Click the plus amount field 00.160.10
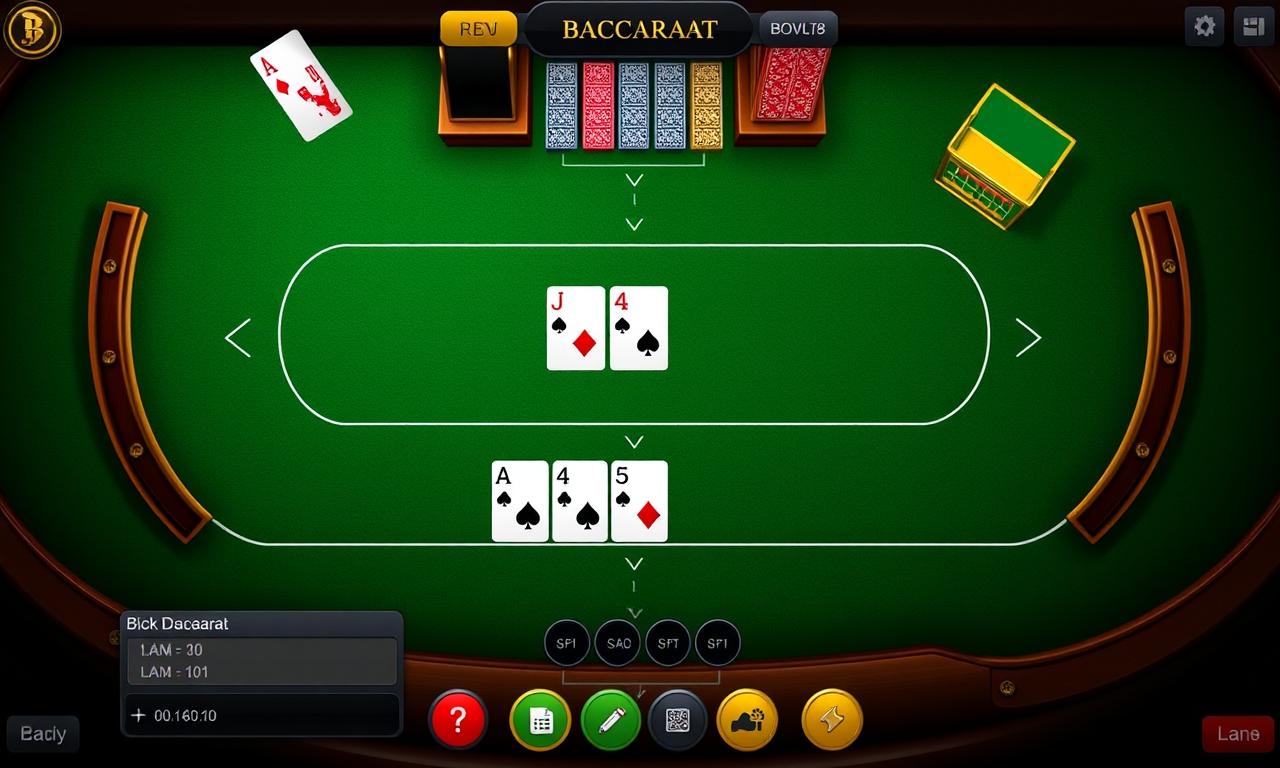Image resolution: width=1280 pixels, height=768 pixels. coord(260,715)
